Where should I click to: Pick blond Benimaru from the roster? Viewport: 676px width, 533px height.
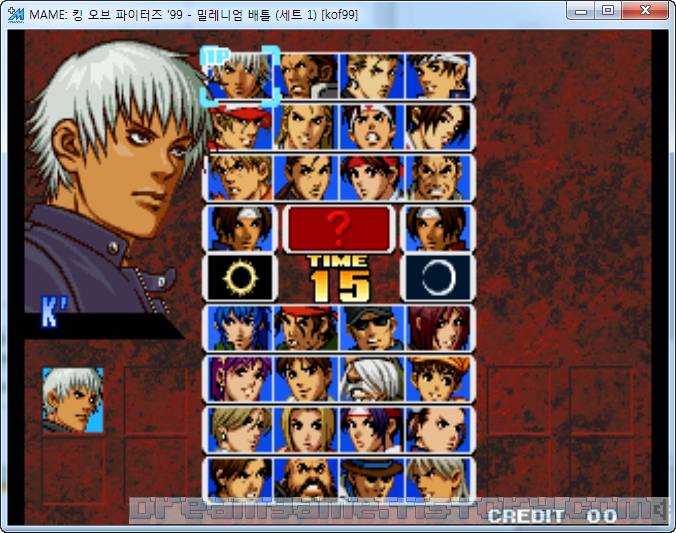(x=372, y=75)
